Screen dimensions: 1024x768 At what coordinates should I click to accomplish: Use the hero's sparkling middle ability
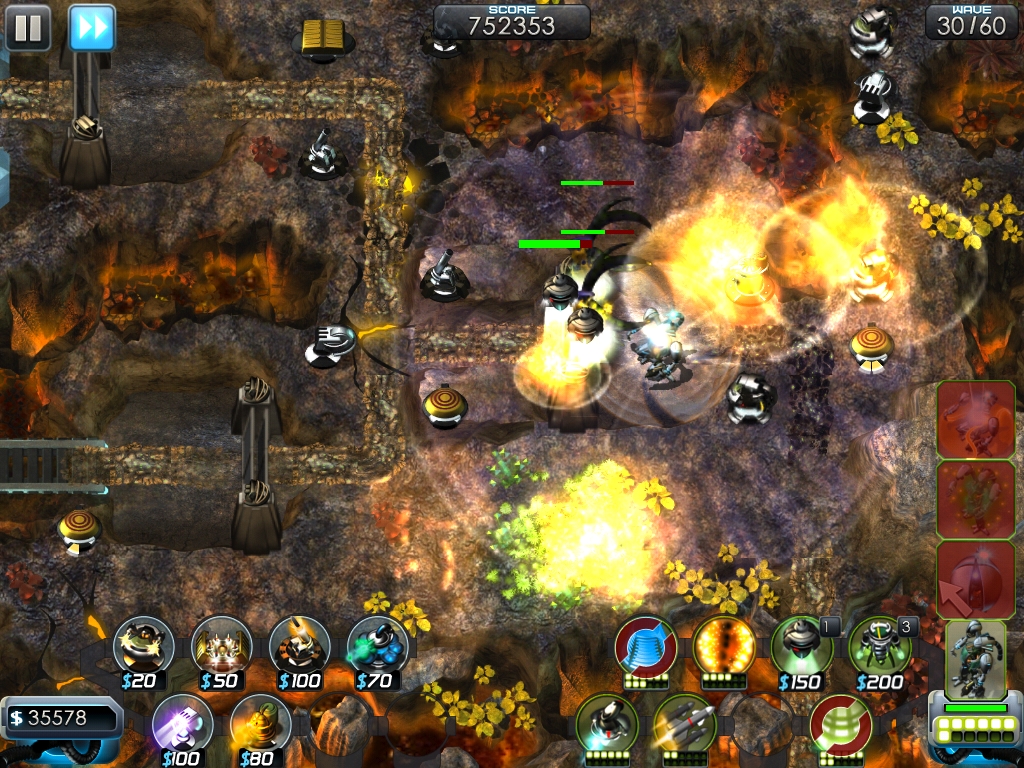(x=976, y=499)
